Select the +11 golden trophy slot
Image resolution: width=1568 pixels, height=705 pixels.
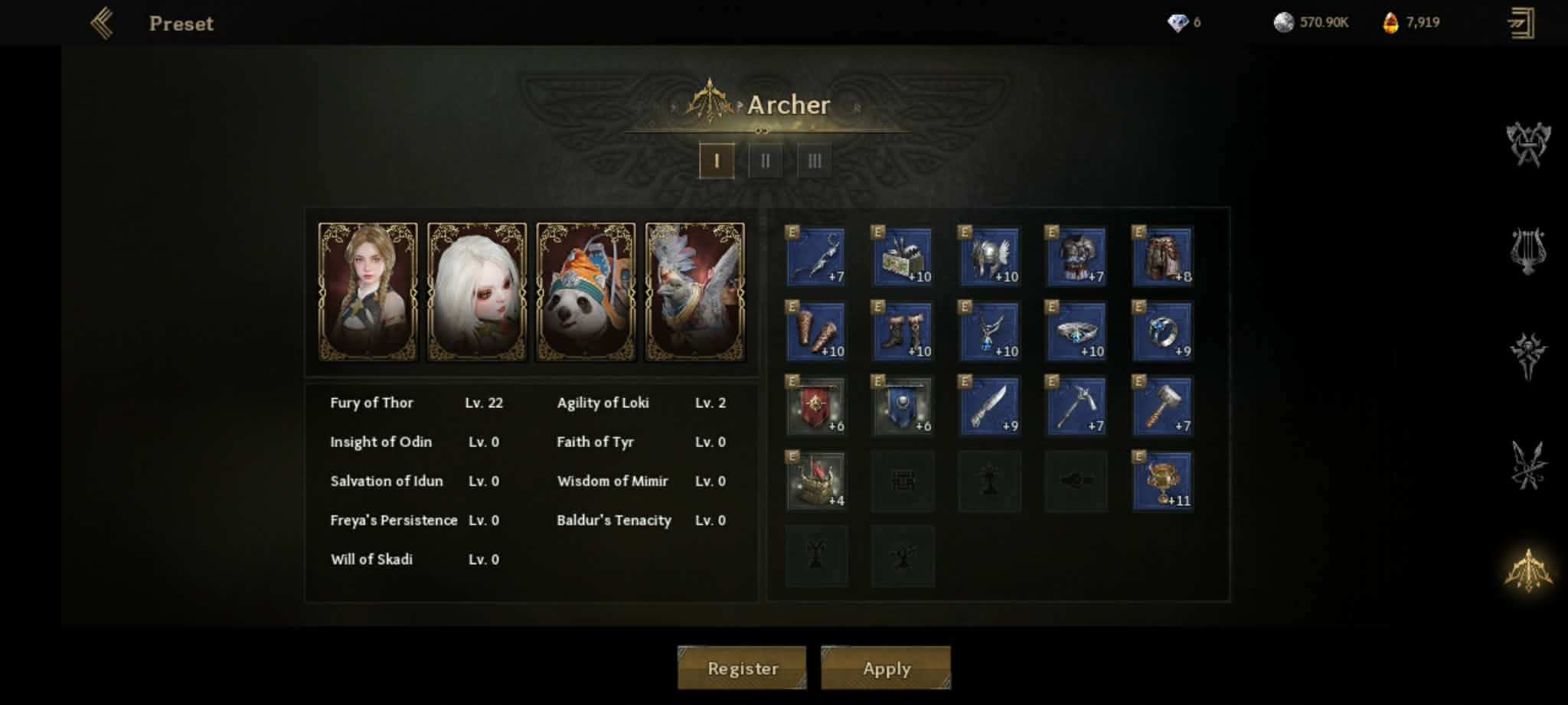(x=1162, y=481)
